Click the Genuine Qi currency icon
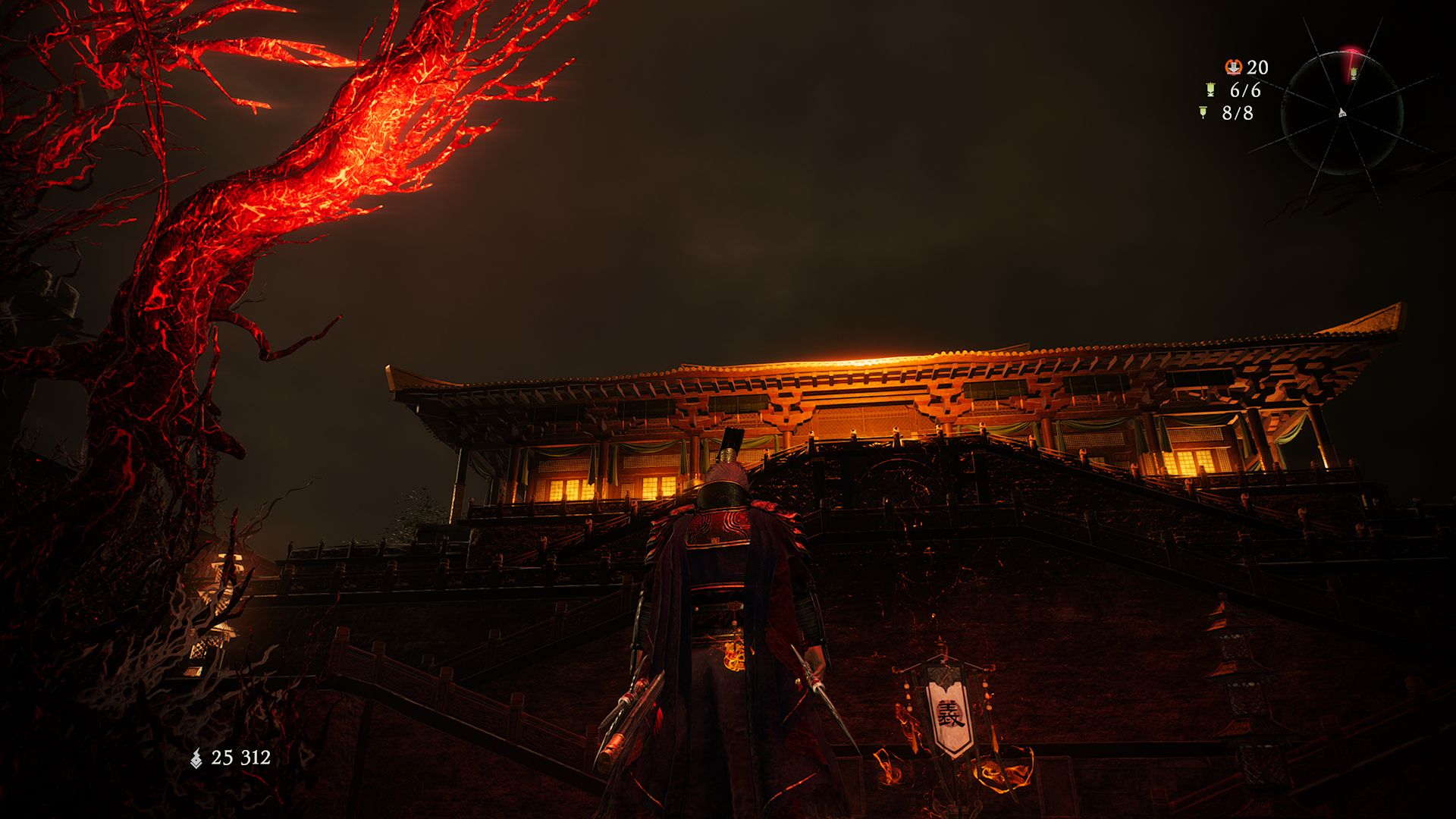 pyautogui.click(x=196, y=758)
